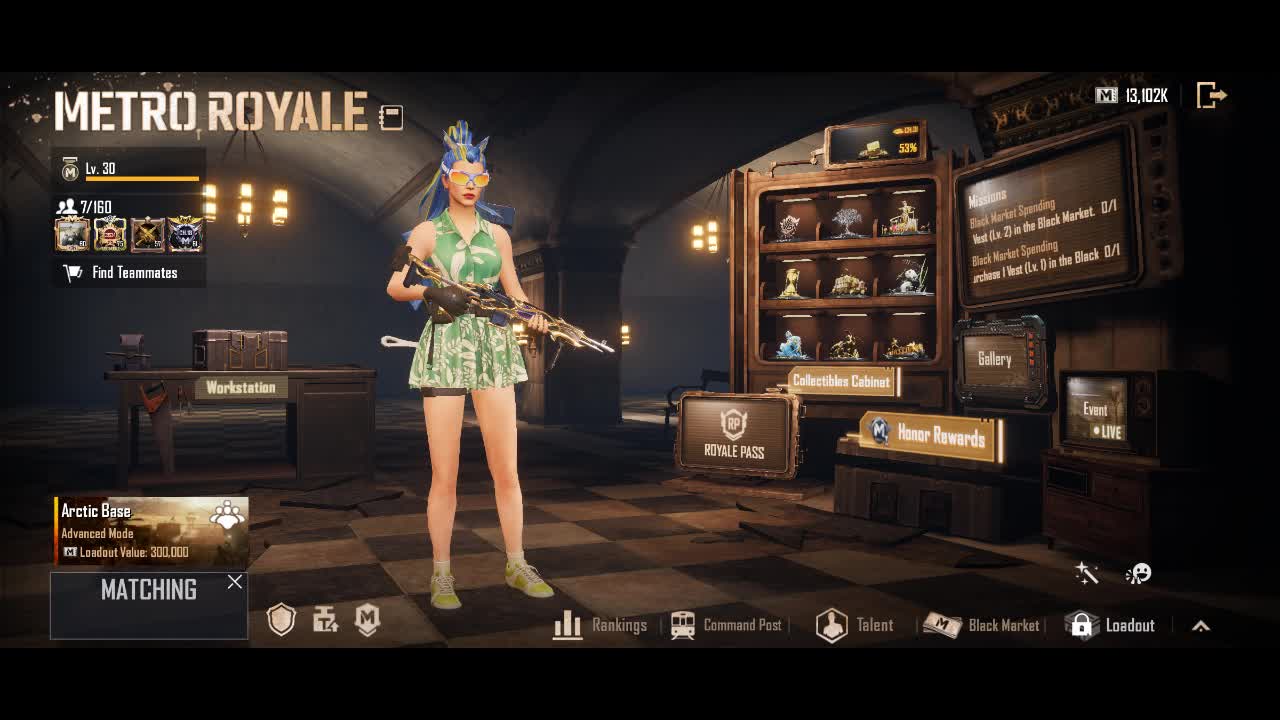Screen dimensions: 1280x720
Task: Open Honor Rewards
Action: pyautogui.click(x=930, y=433)
